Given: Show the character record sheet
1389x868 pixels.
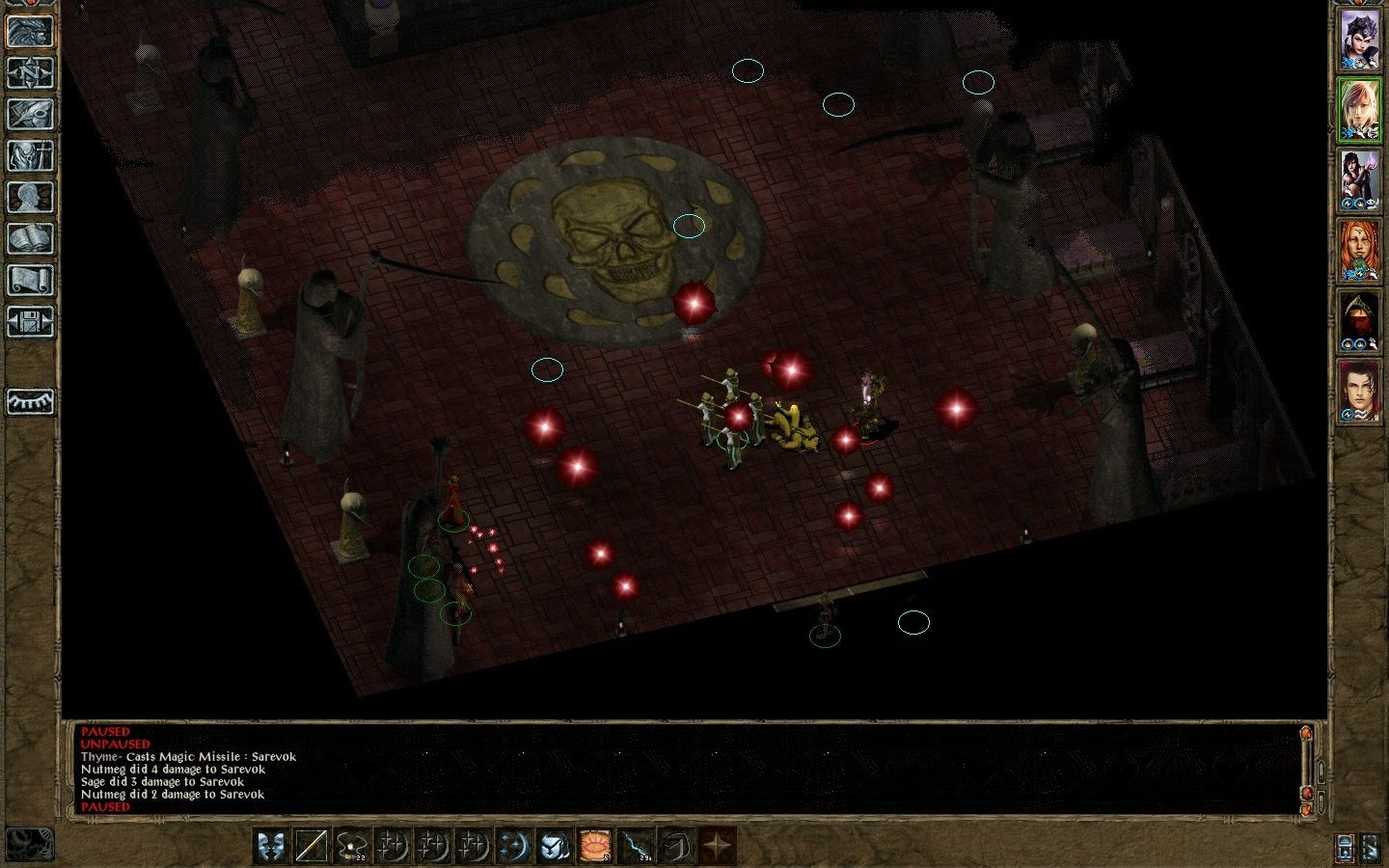Looking at the screenshot, I should click(x=30, y=197).
